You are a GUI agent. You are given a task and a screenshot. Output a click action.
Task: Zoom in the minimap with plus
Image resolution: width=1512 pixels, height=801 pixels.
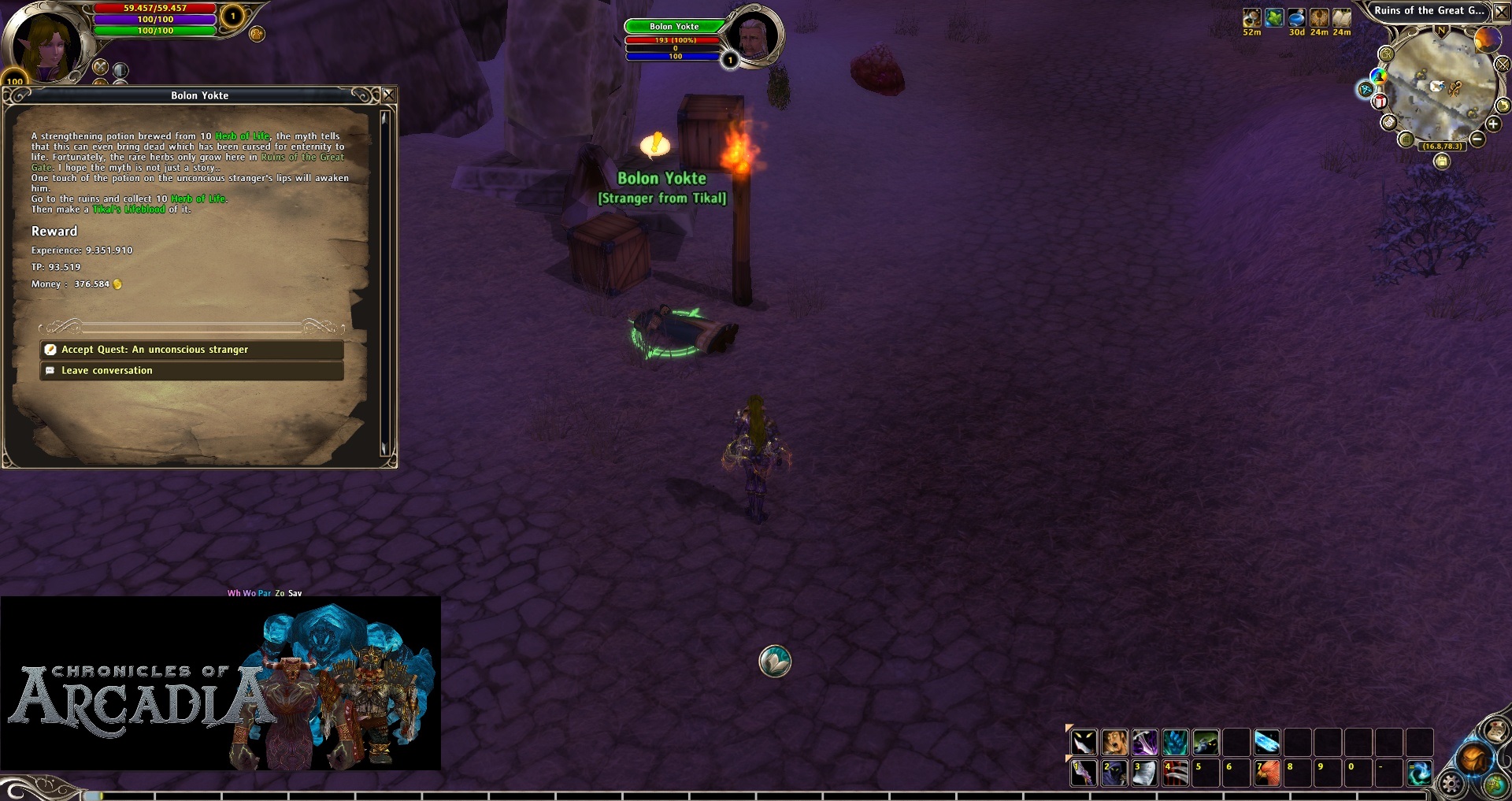point(1493,124)
